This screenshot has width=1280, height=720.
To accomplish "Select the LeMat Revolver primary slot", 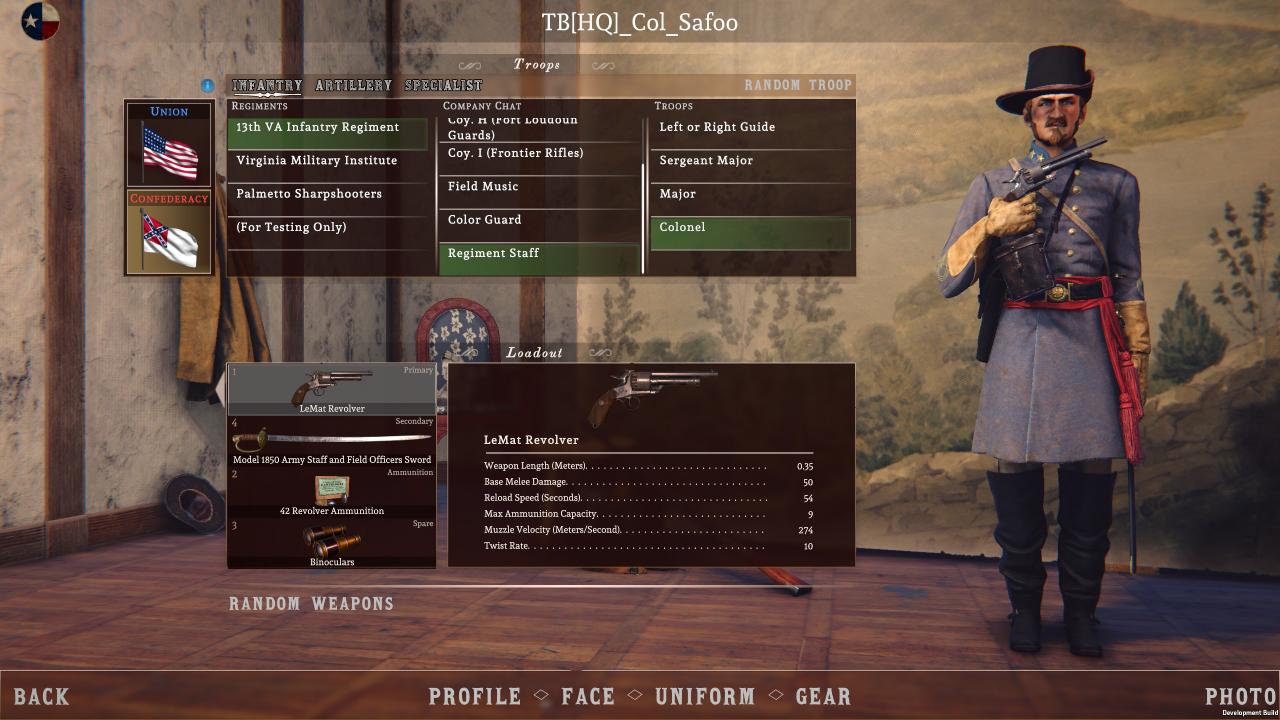I will pos(332,390).
